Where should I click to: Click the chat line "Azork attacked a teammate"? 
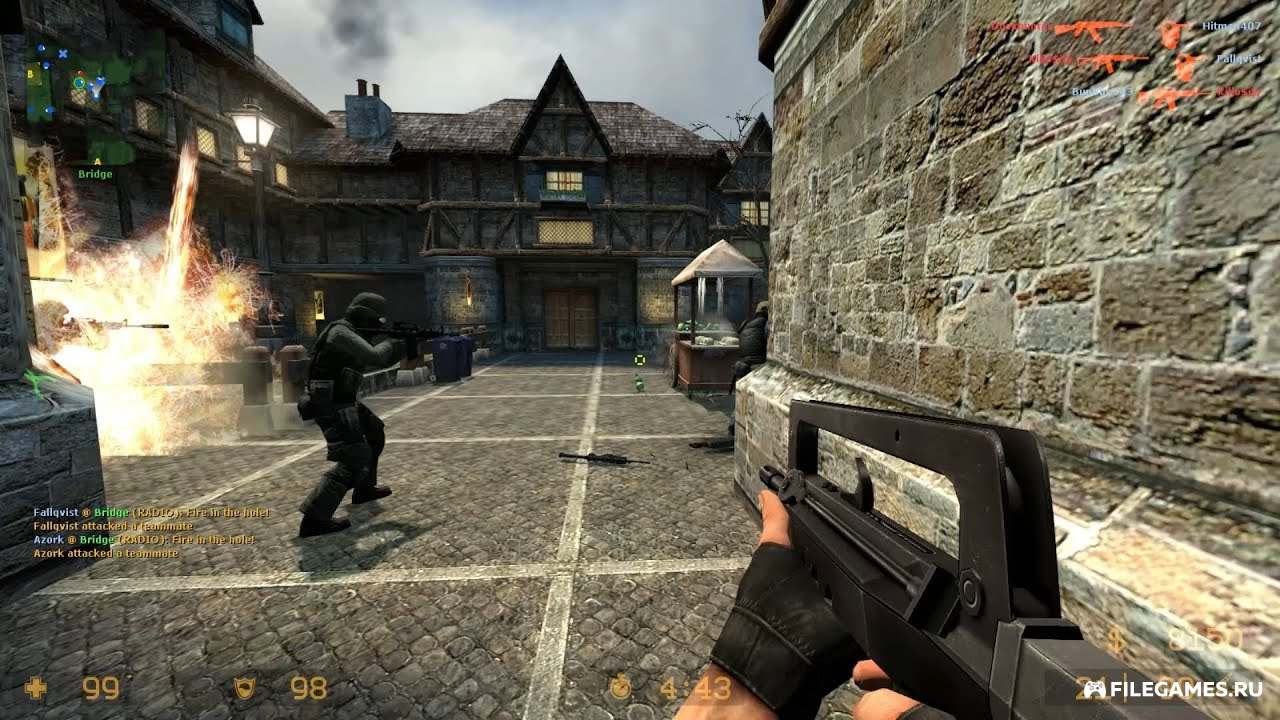tap(91, 553)
